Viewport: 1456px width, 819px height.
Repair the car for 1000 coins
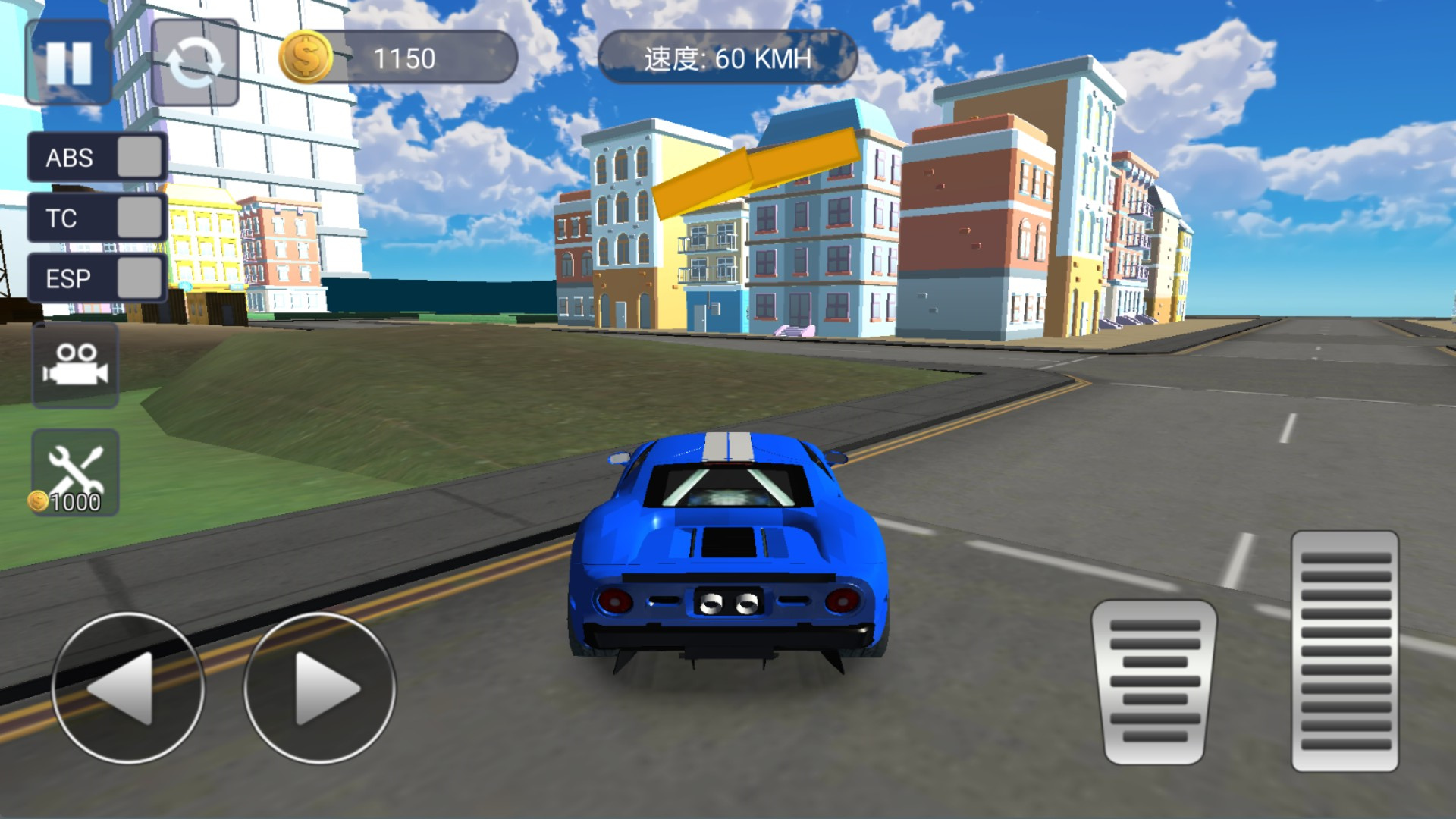[x=75, y=472]
